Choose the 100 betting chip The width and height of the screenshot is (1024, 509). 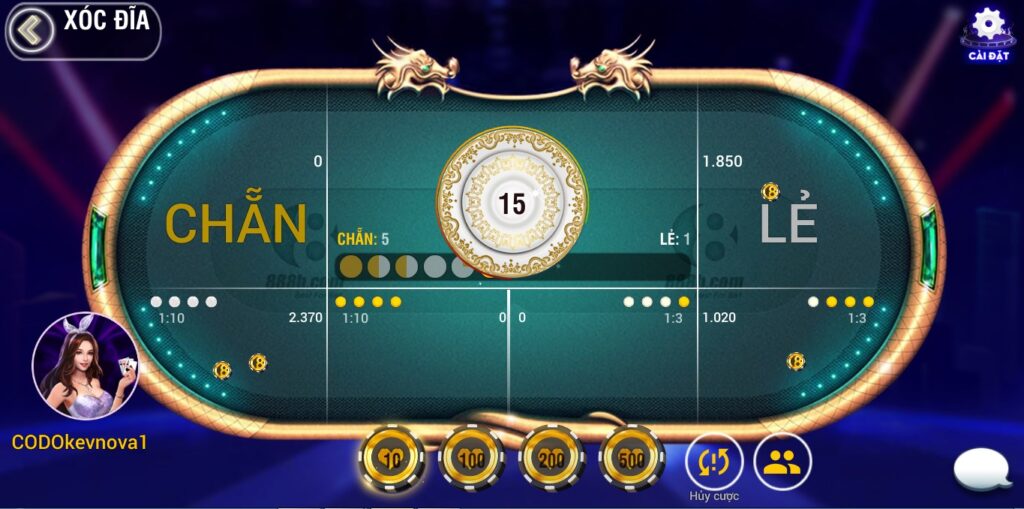(x=471, y=459)
